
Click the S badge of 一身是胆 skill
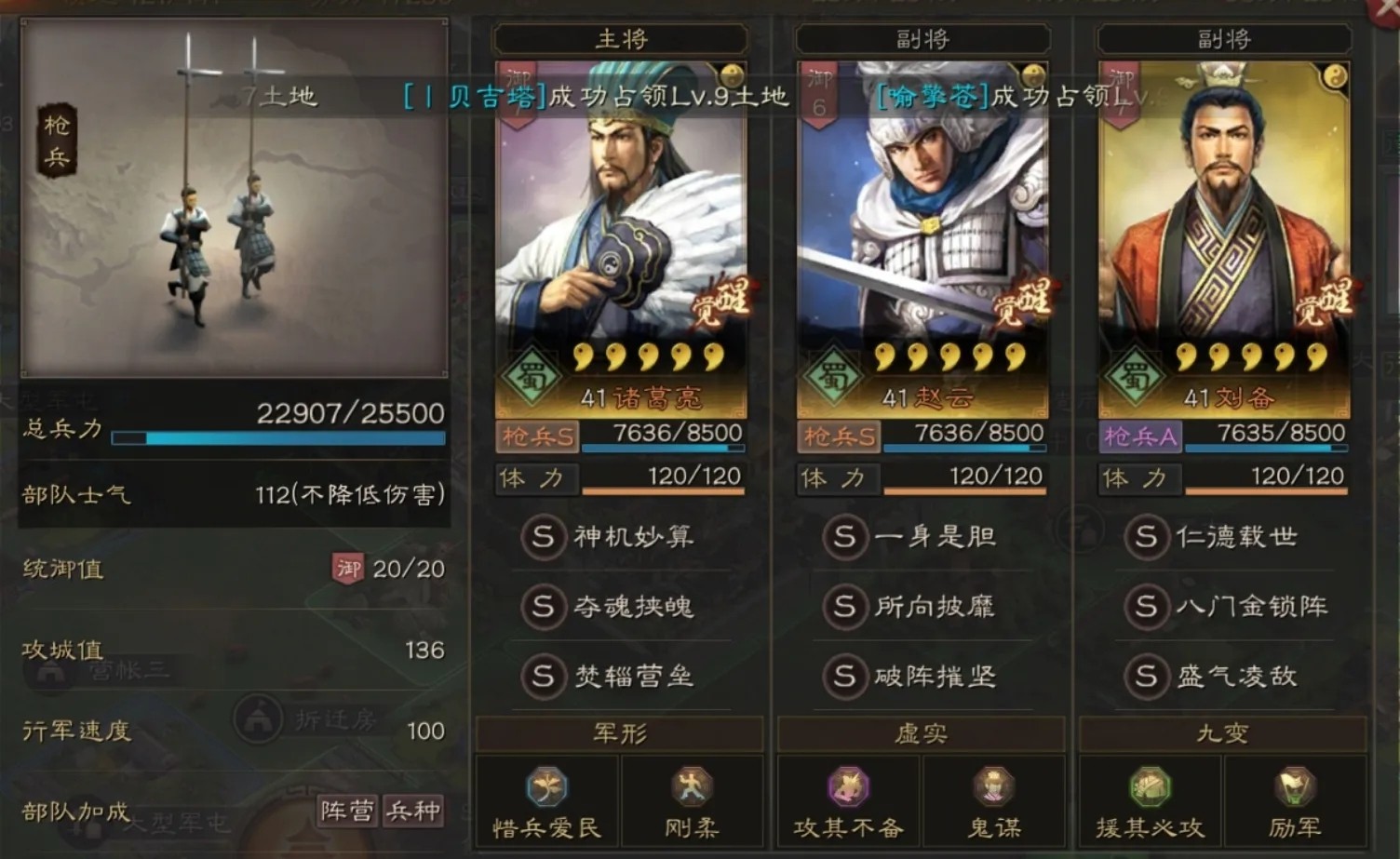845,538
